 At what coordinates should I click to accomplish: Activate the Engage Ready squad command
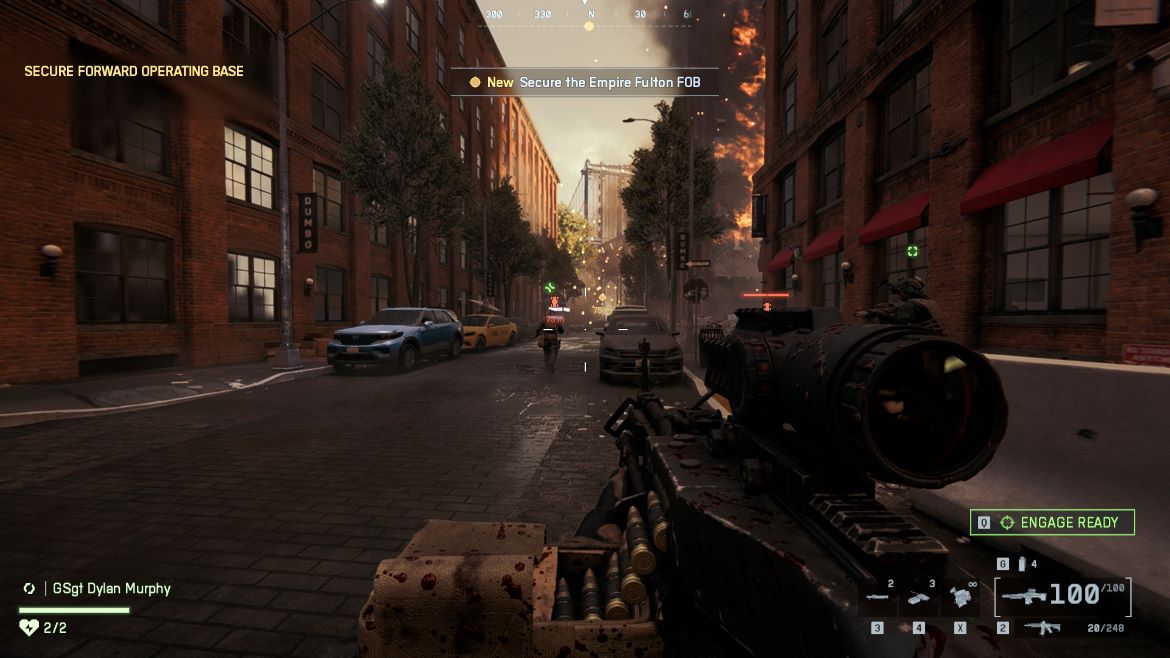(x=1052, y=522)
